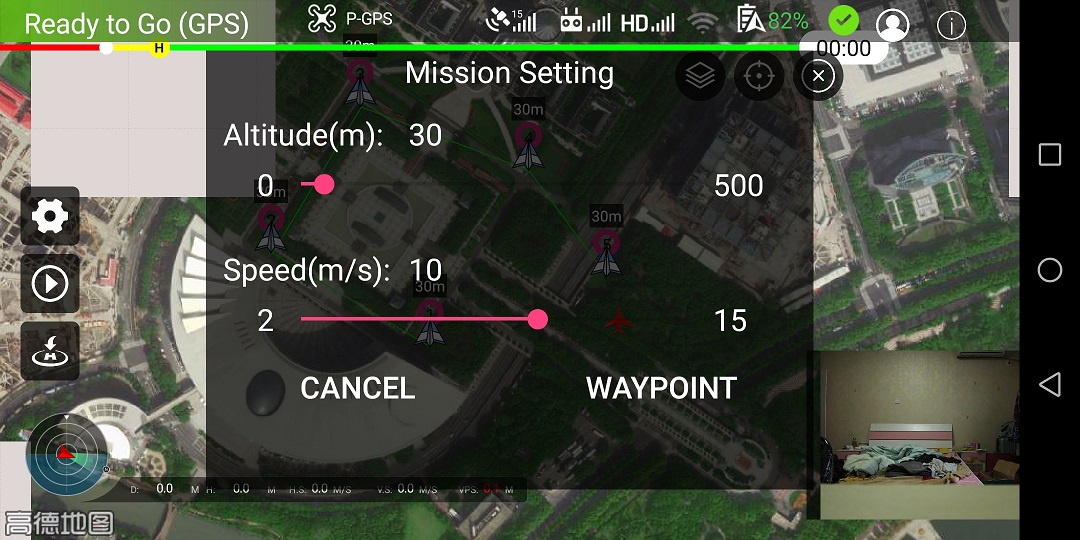Image resolution: width=1080 pixels, height=540 pixels.
Task: Close mission mode with the X button
Action: pos(818,76)
